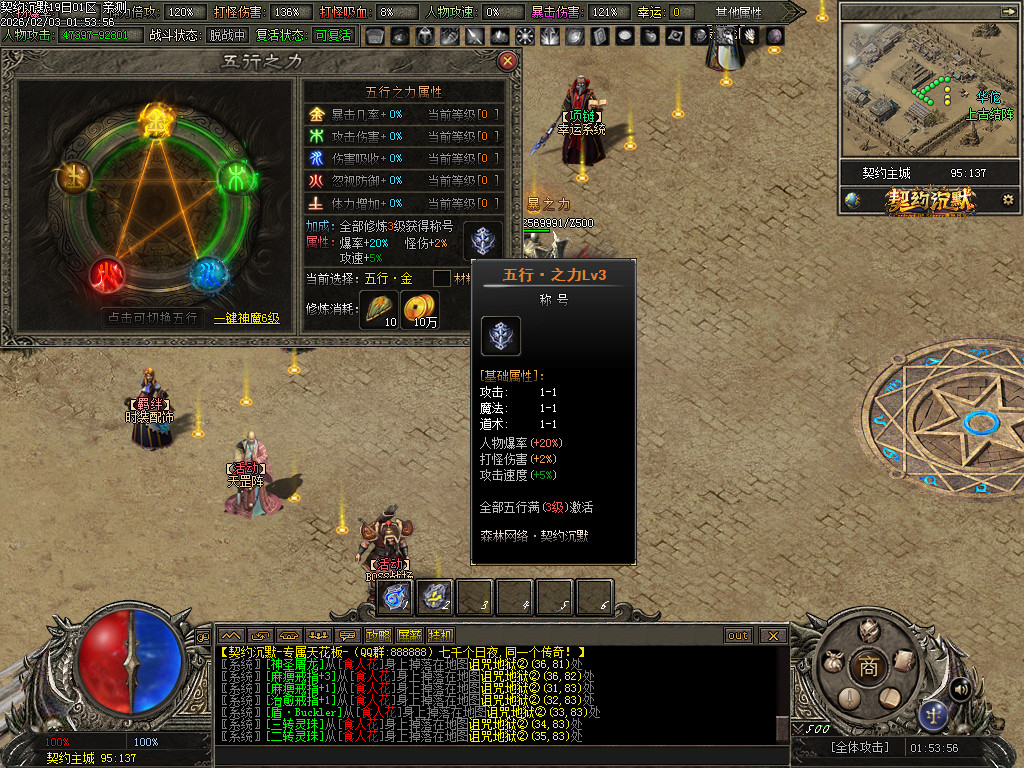Click the out button on chat bar
This screenshot has width=1024, height=768.
coord(738,635)
